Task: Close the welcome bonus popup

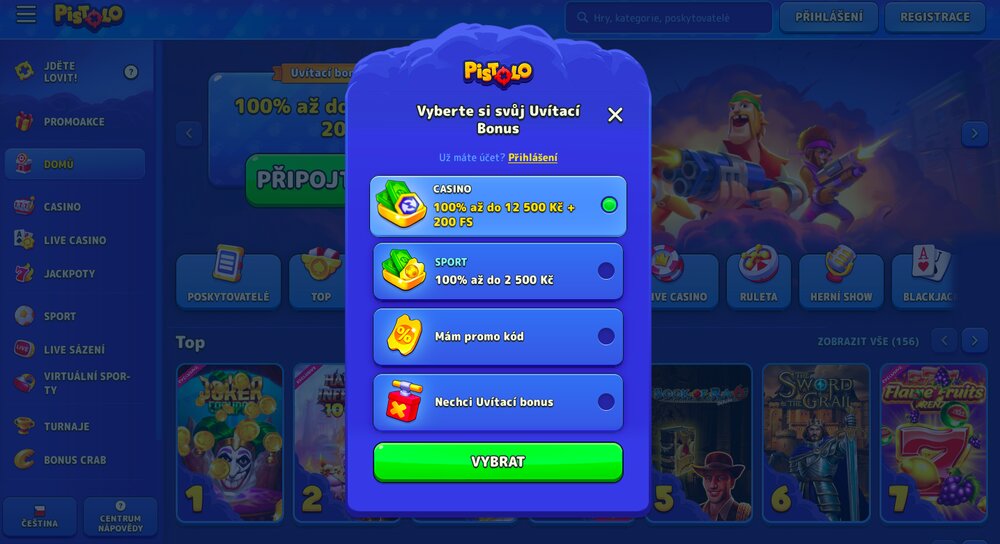Action: (x=615, y=115)
